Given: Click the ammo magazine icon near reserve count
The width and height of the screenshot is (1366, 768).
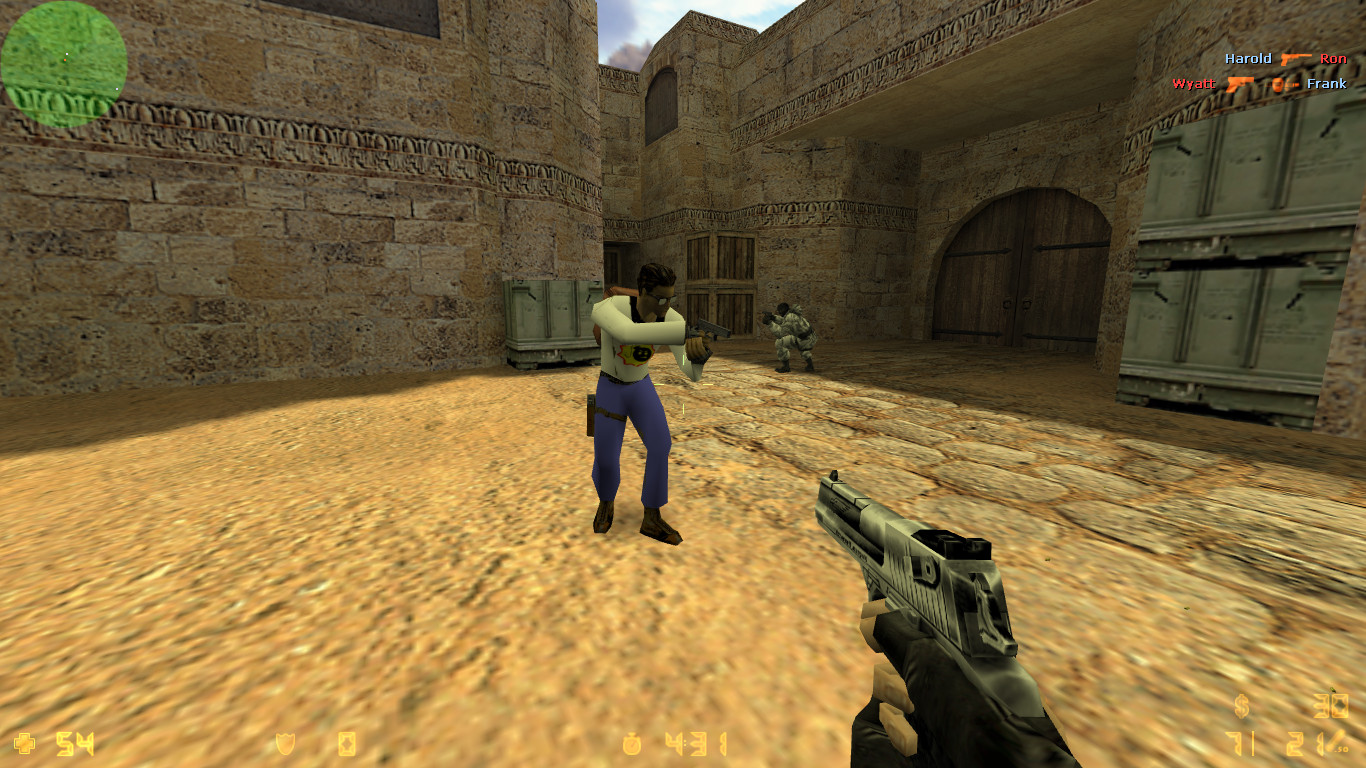Looking at the screenshot, I should 1334,741.
